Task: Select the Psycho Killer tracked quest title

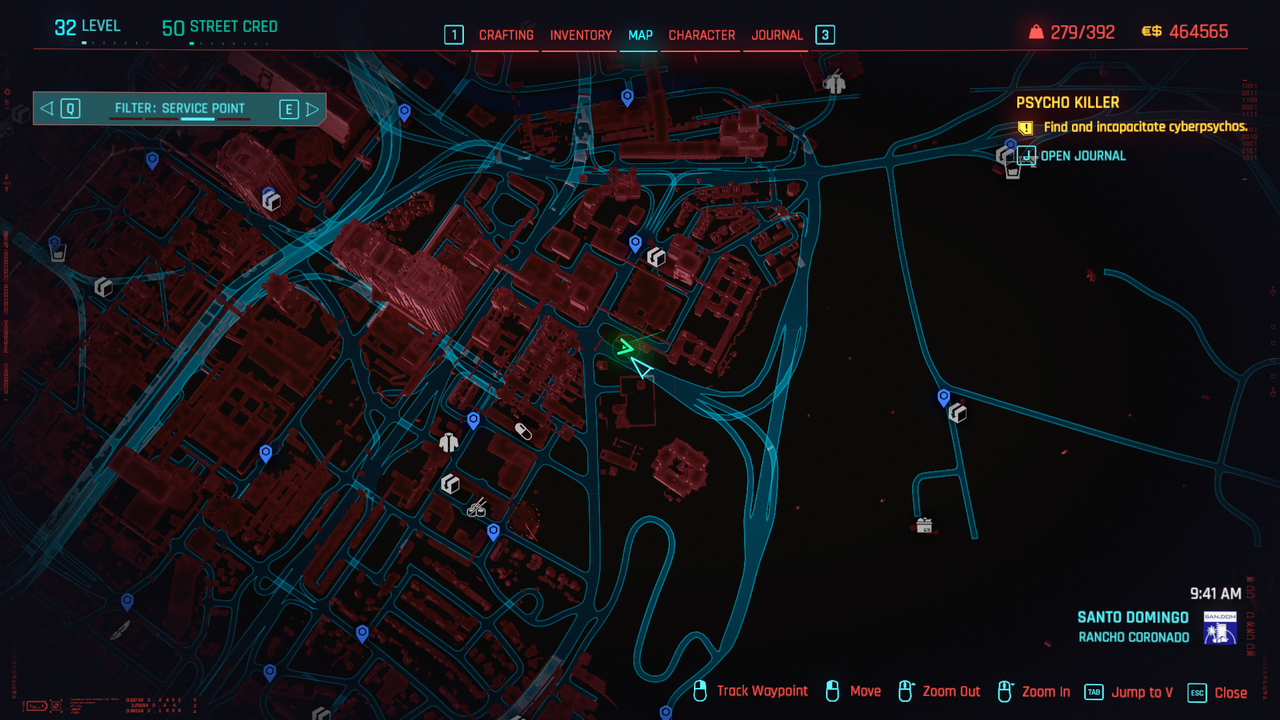Action: point(1067,102)
